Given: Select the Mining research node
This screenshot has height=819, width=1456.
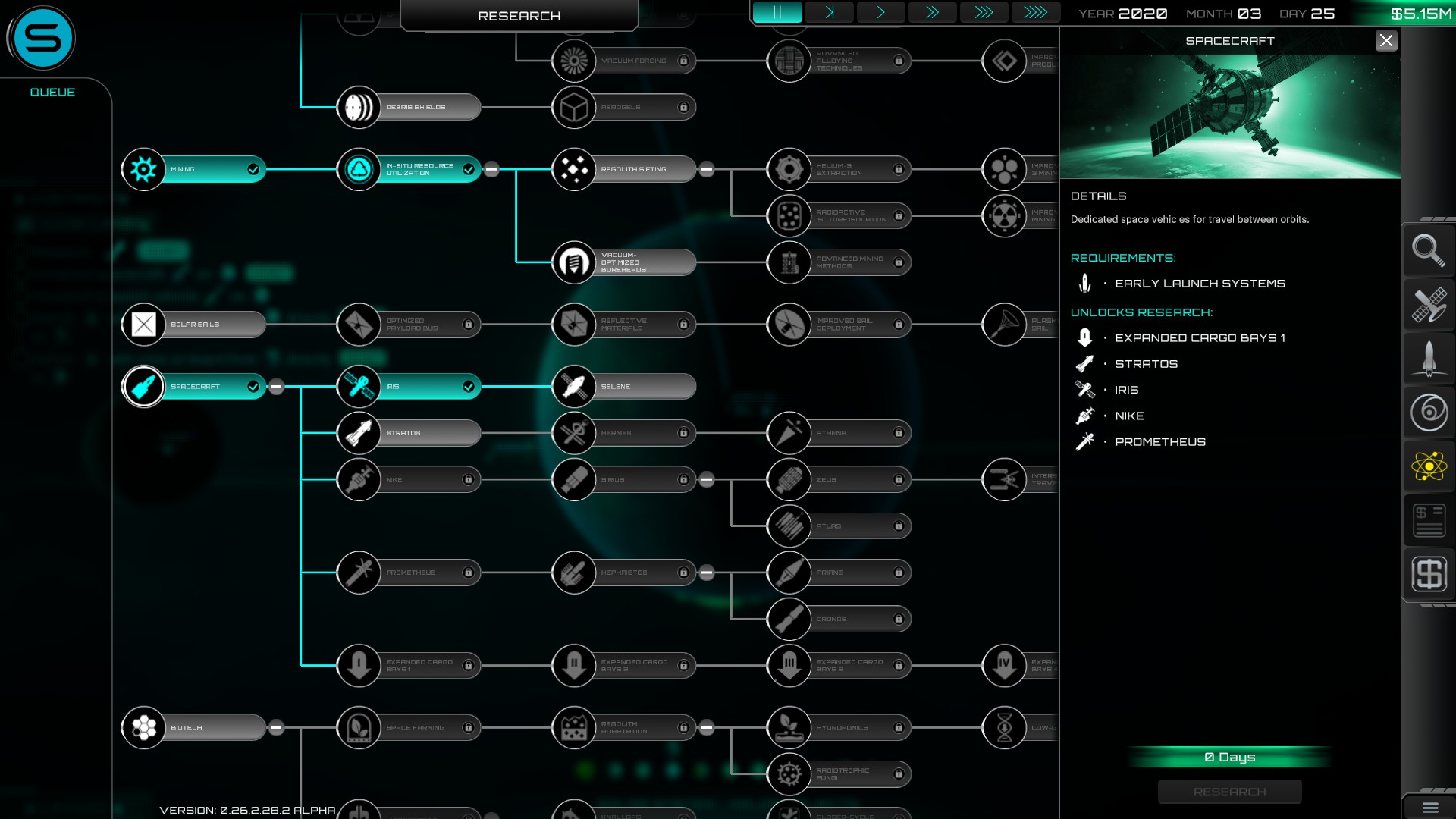Looking at the screenshot, I should click(x=194, y=169).
